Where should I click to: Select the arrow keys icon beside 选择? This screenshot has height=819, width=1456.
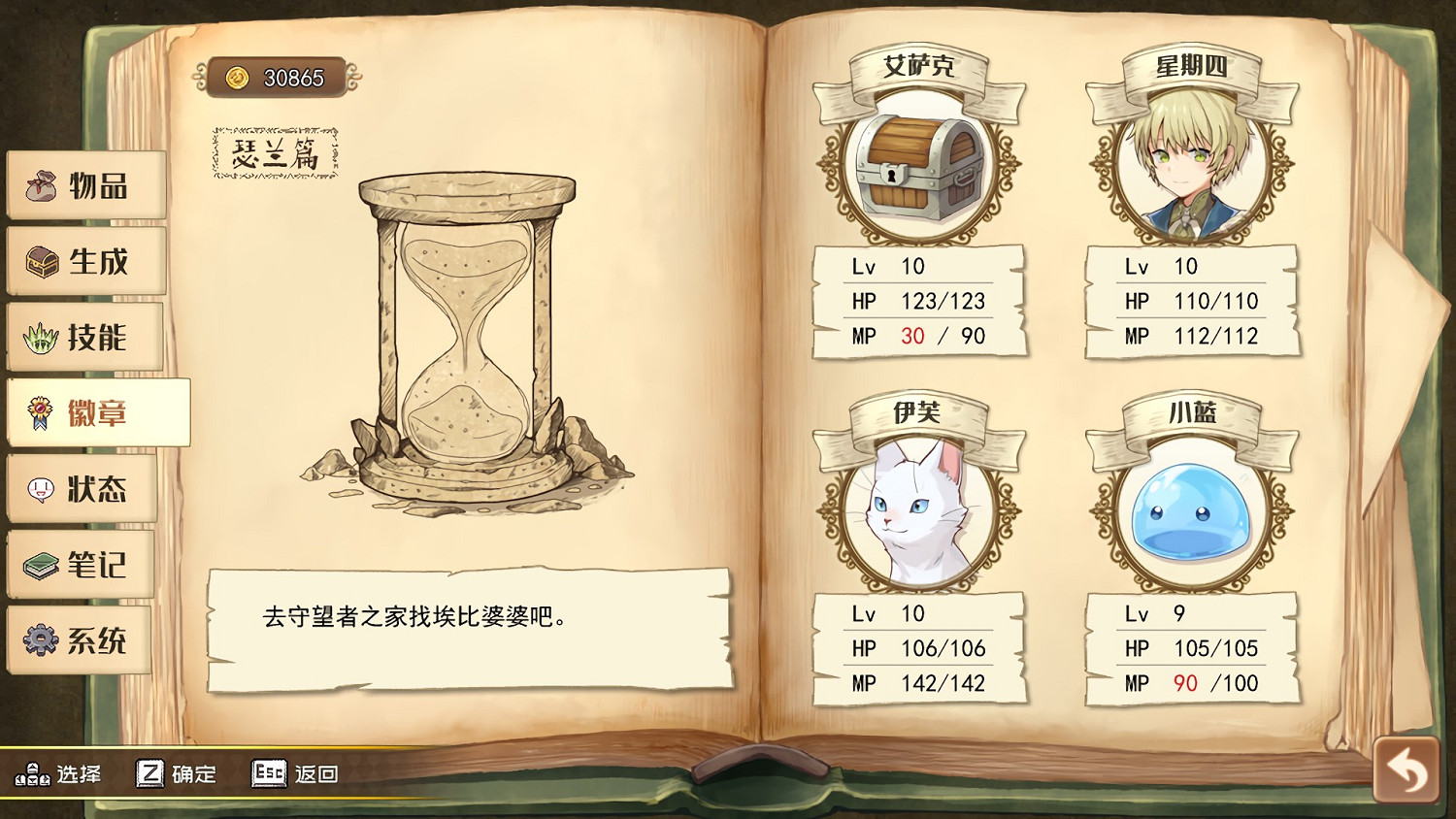point(32,773)
